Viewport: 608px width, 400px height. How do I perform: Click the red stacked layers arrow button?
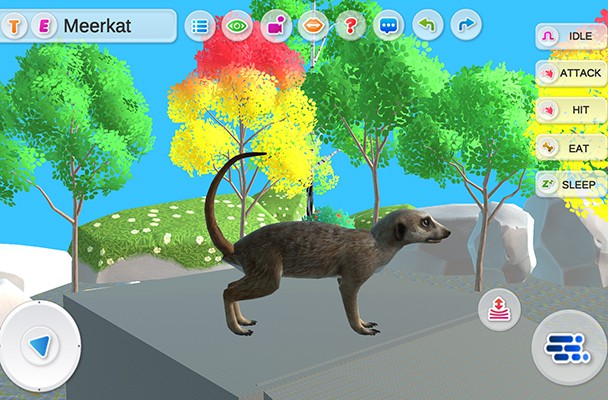tap(498, 308)
